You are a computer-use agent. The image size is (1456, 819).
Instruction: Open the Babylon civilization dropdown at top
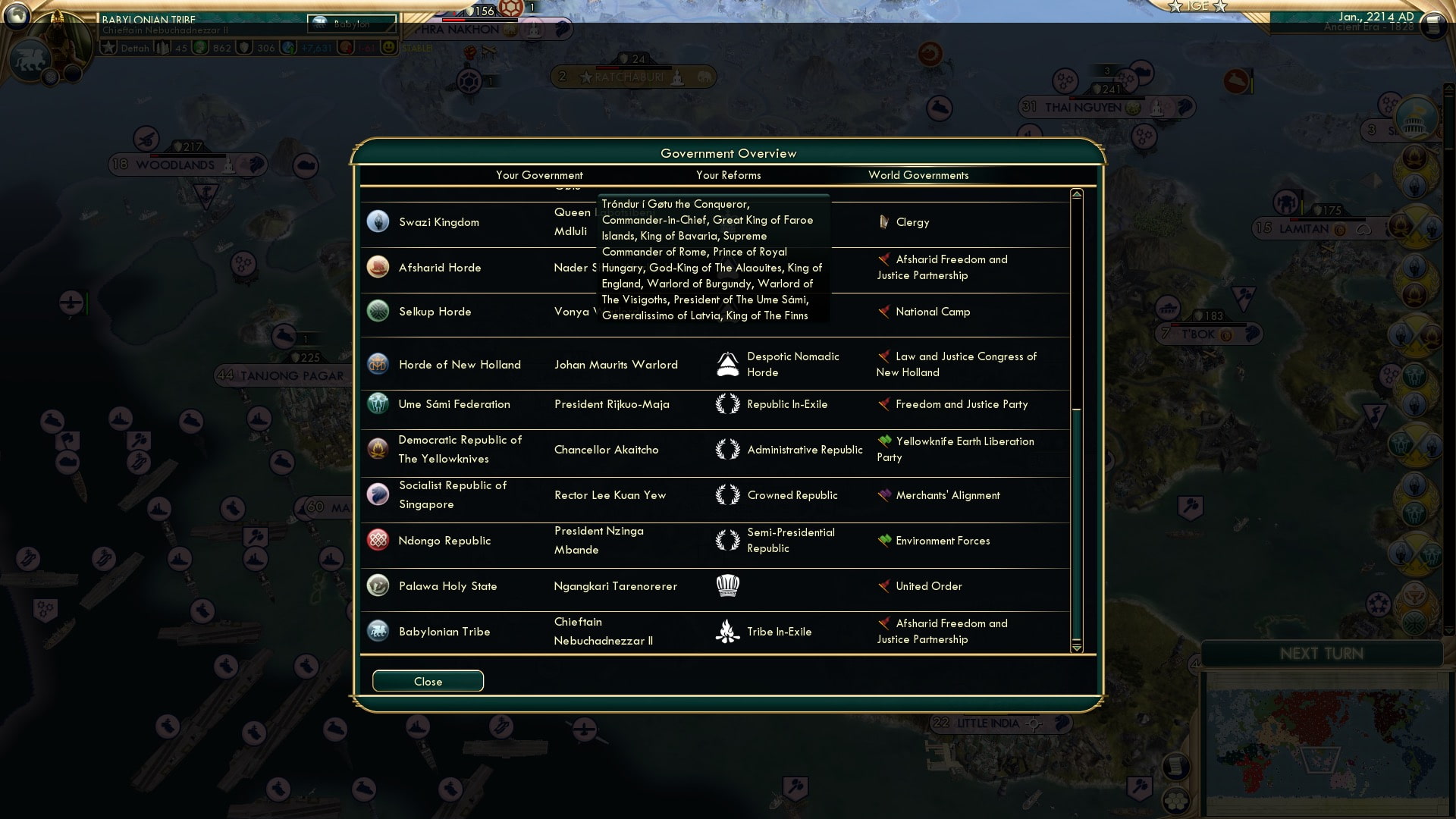[x=351, y=24]
